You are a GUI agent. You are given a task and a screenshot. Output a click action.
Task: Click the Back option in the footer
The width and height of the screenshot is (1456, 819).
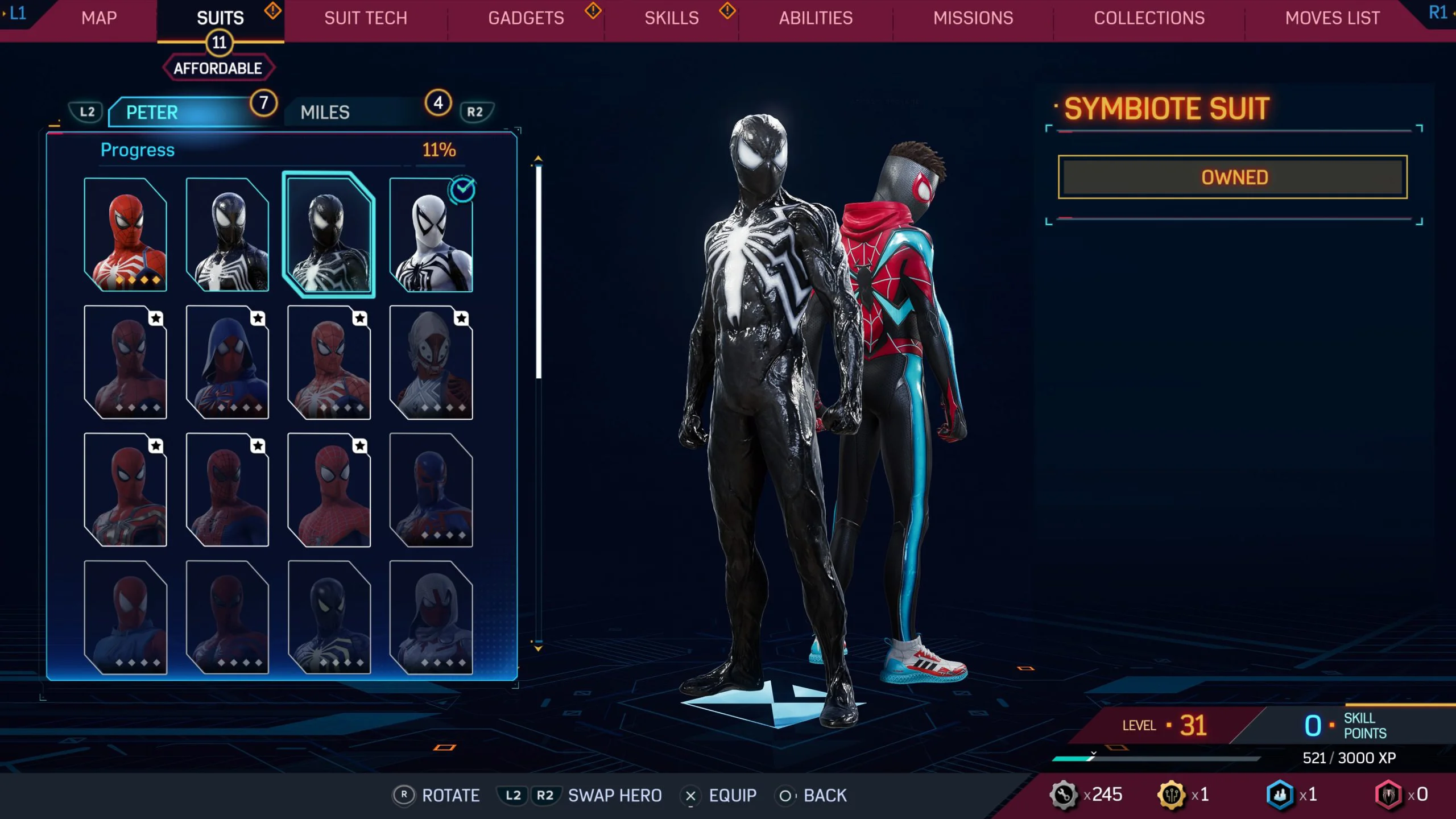[825, 795]
